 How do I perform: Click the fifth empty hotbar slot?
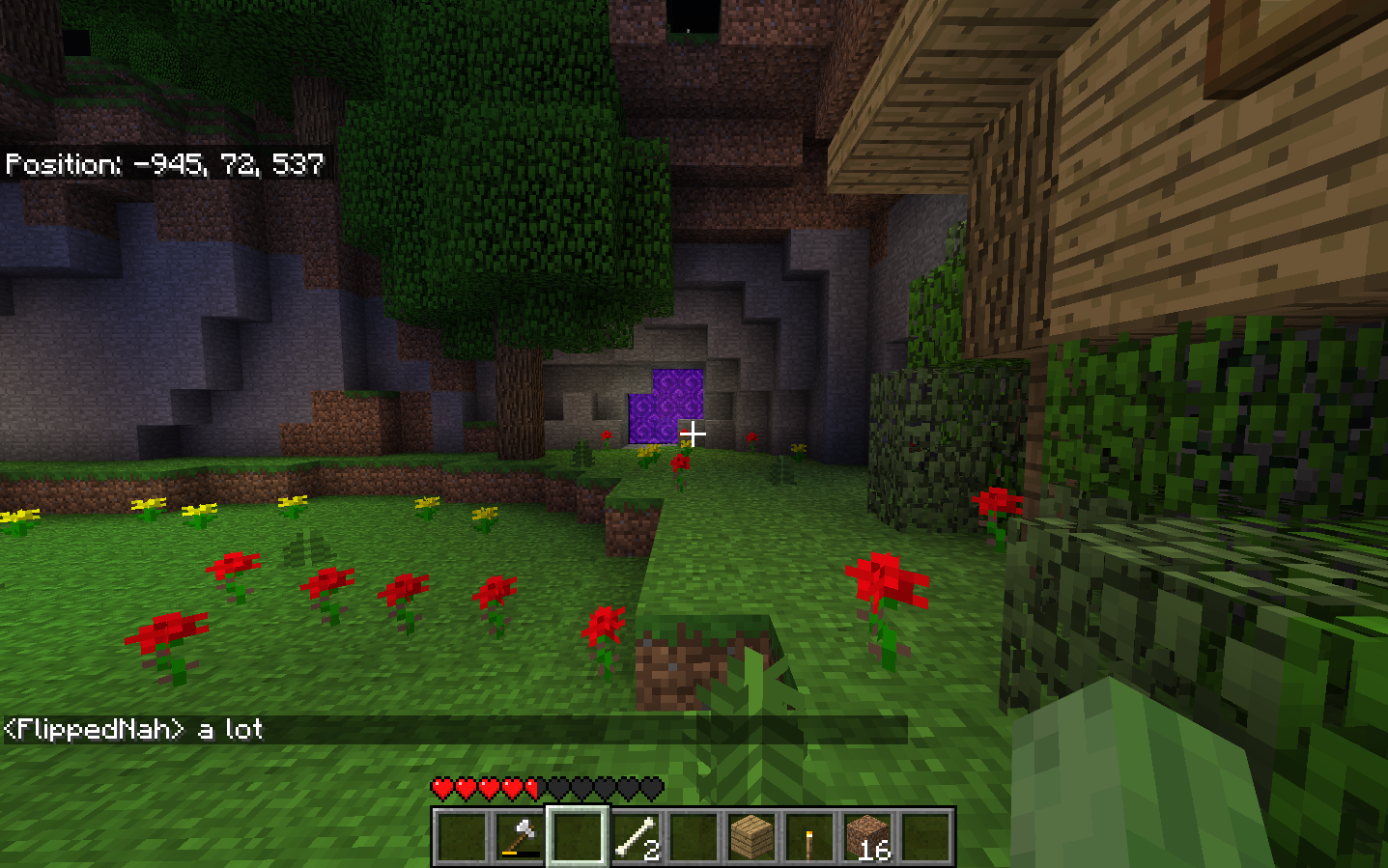pyautogui.click(x=691, y=836)
